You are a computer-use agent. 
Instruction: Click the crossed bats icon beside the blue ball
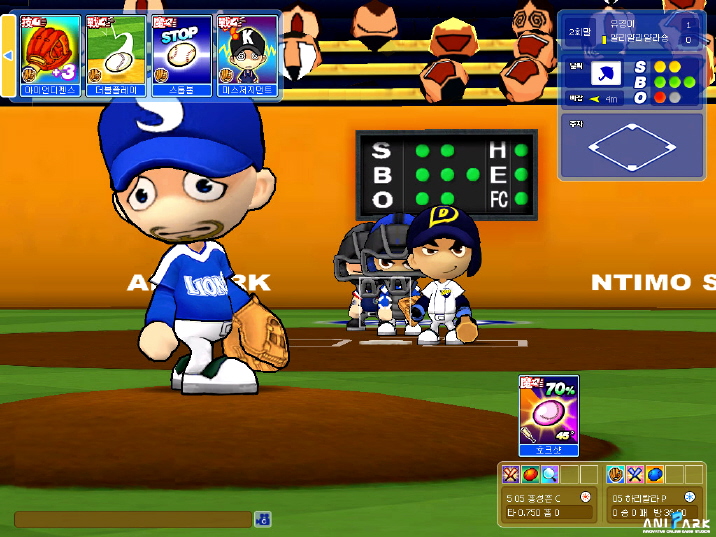point(635,474)
